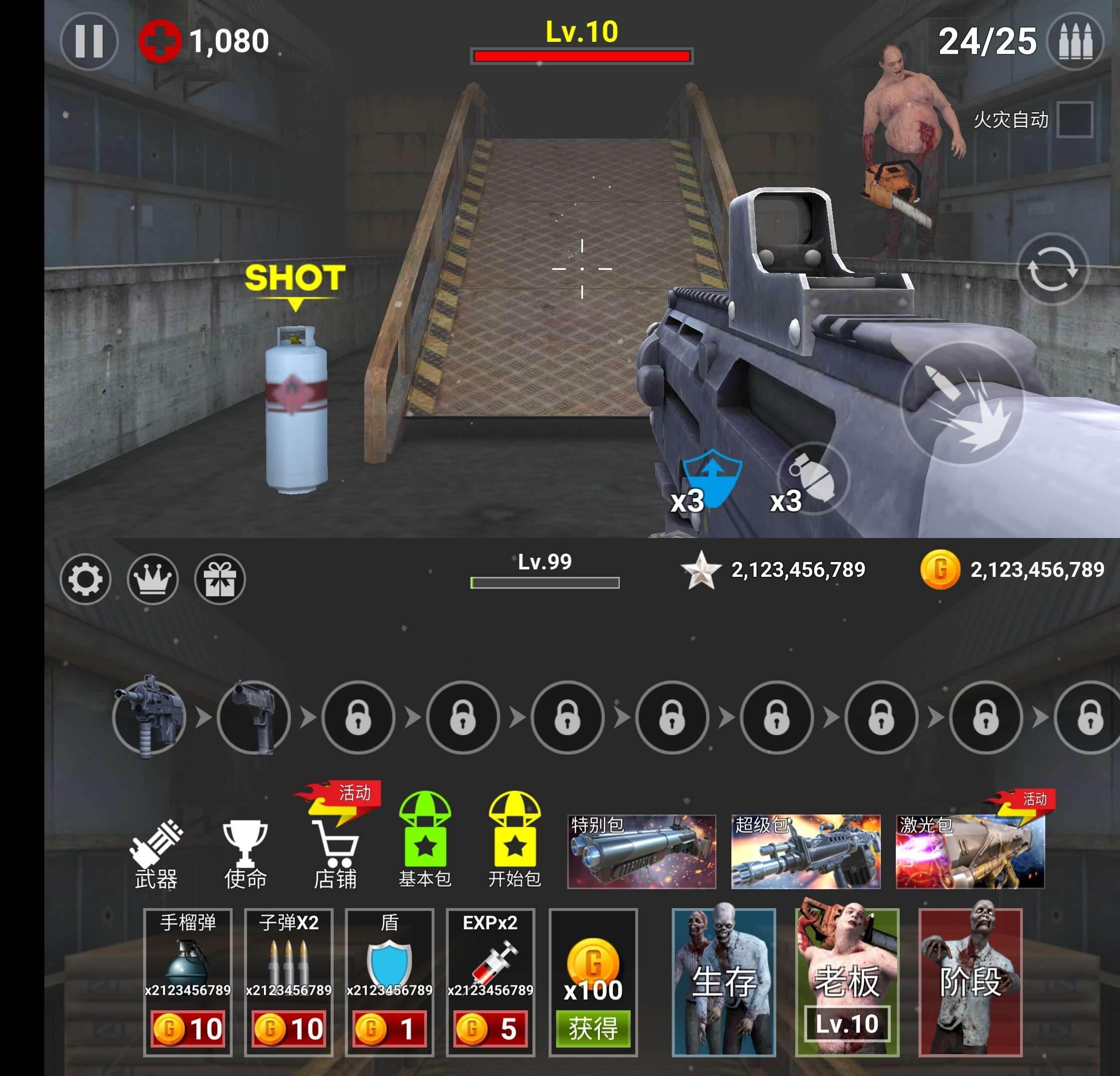The height and width of the screenshot is (1076, 1120).
Task: Open the 武器 weapons menu
Action: [156, 854]
